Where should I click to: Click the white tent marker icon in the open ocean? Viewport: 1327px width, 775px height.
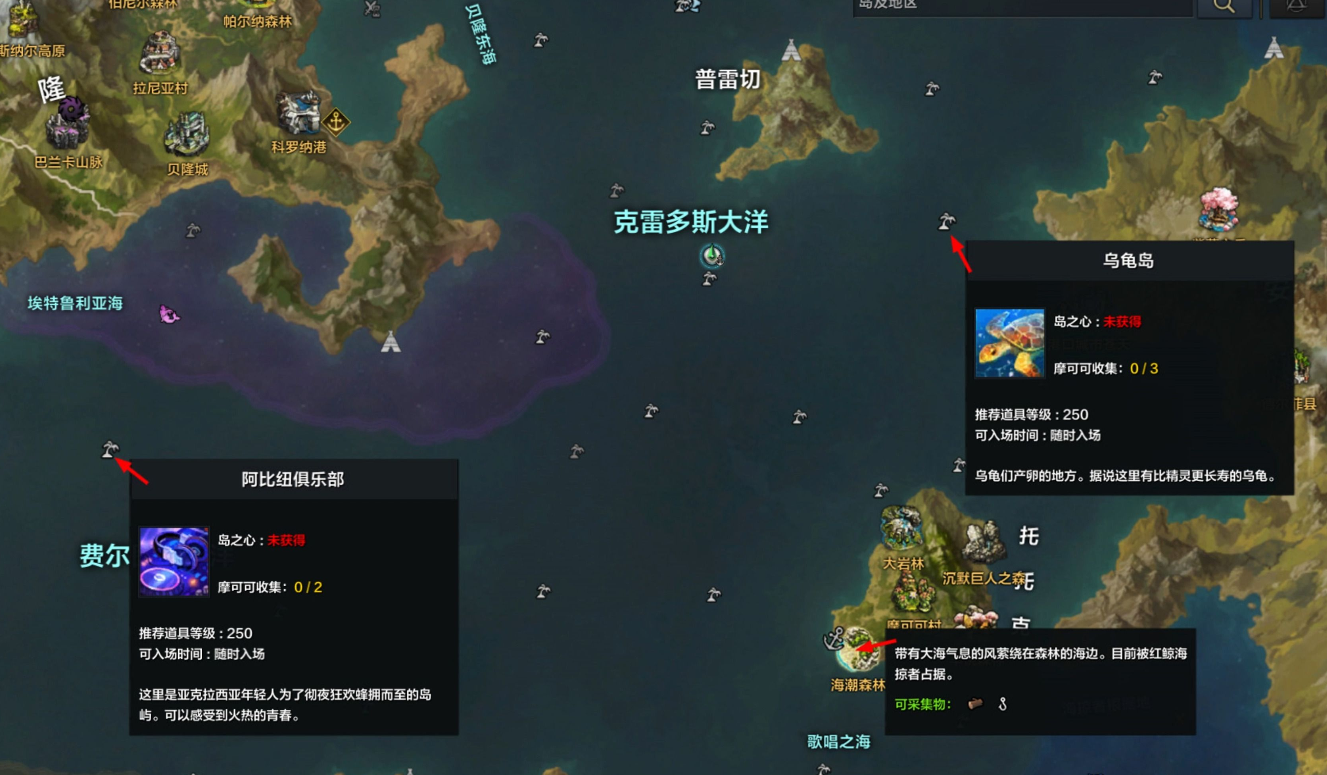[x=389, y=341]
